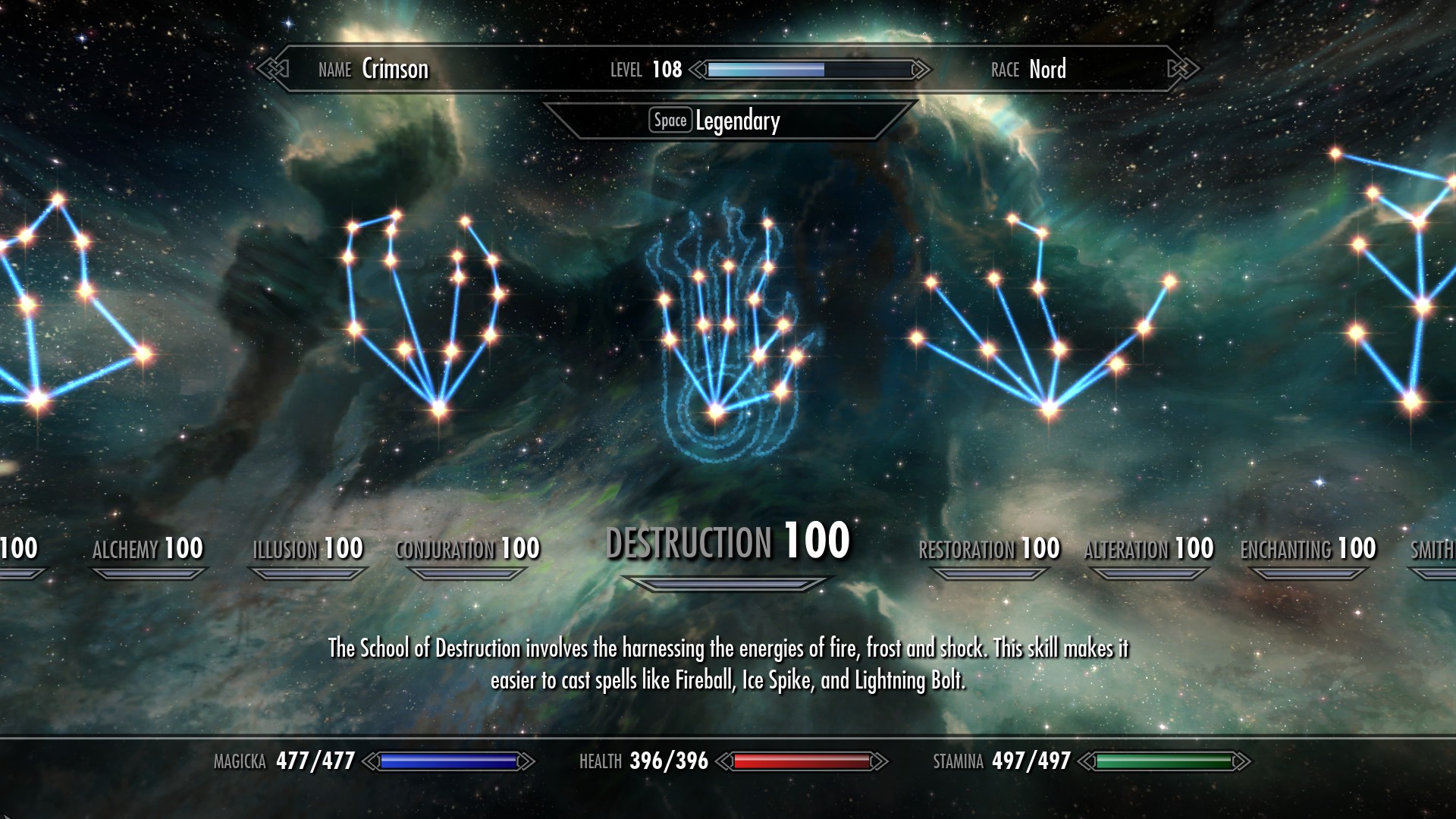The height and width of the screenshot is (819, 1456).
Task: Choose the Enchanting skill
Action: tap(1308, 549)
